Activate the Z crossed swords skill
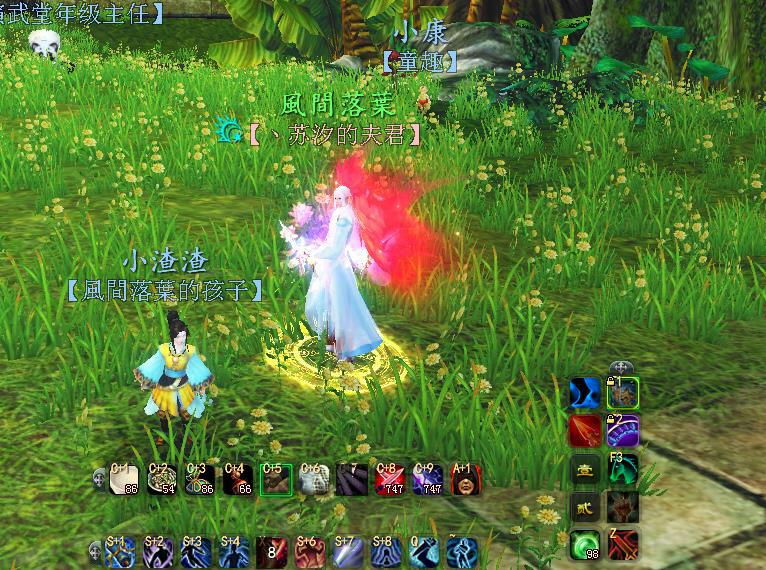Viewport: 766px width, 570px height. 623,545
